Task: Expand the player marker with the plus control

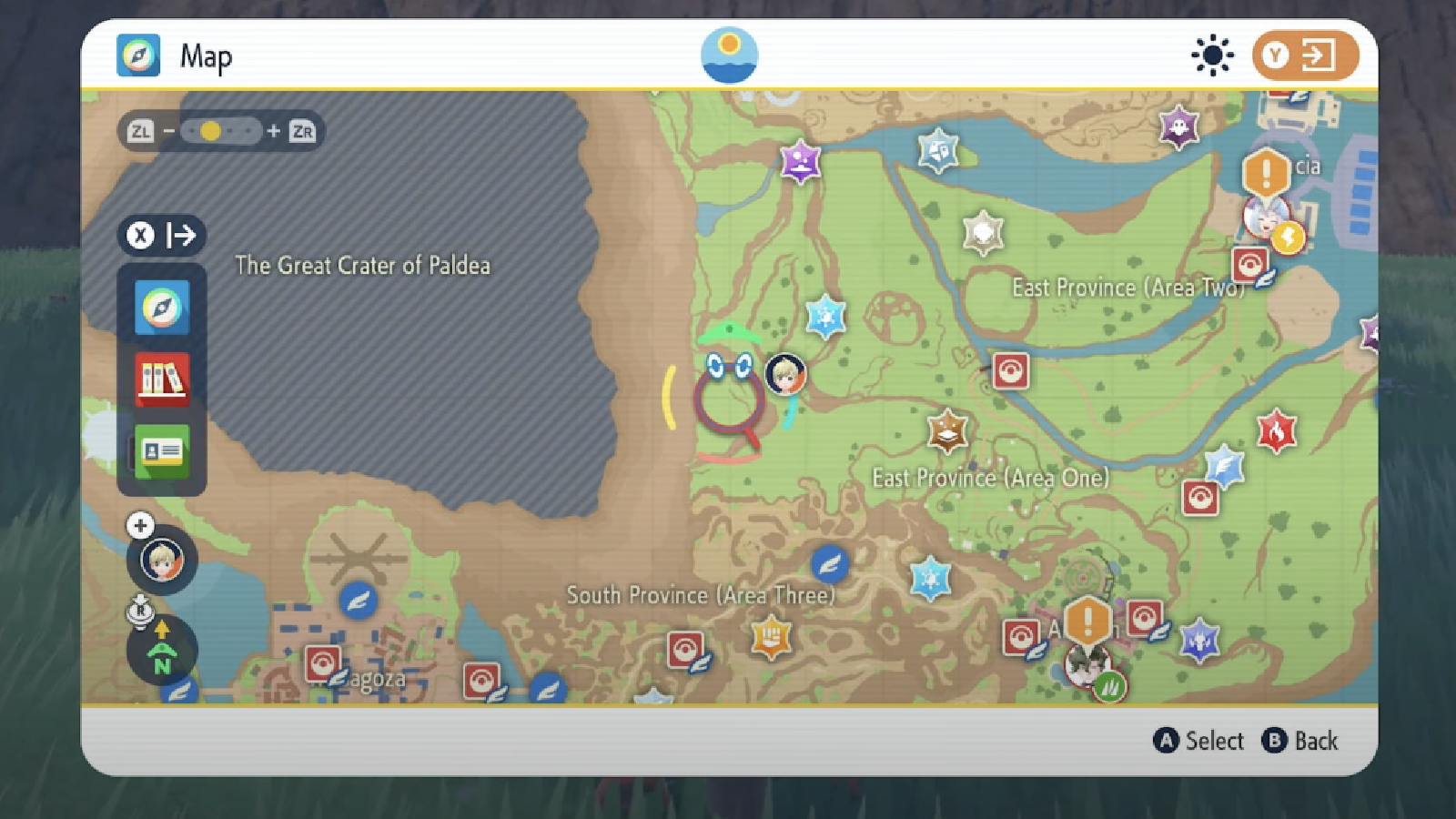Action: (139, 524)
